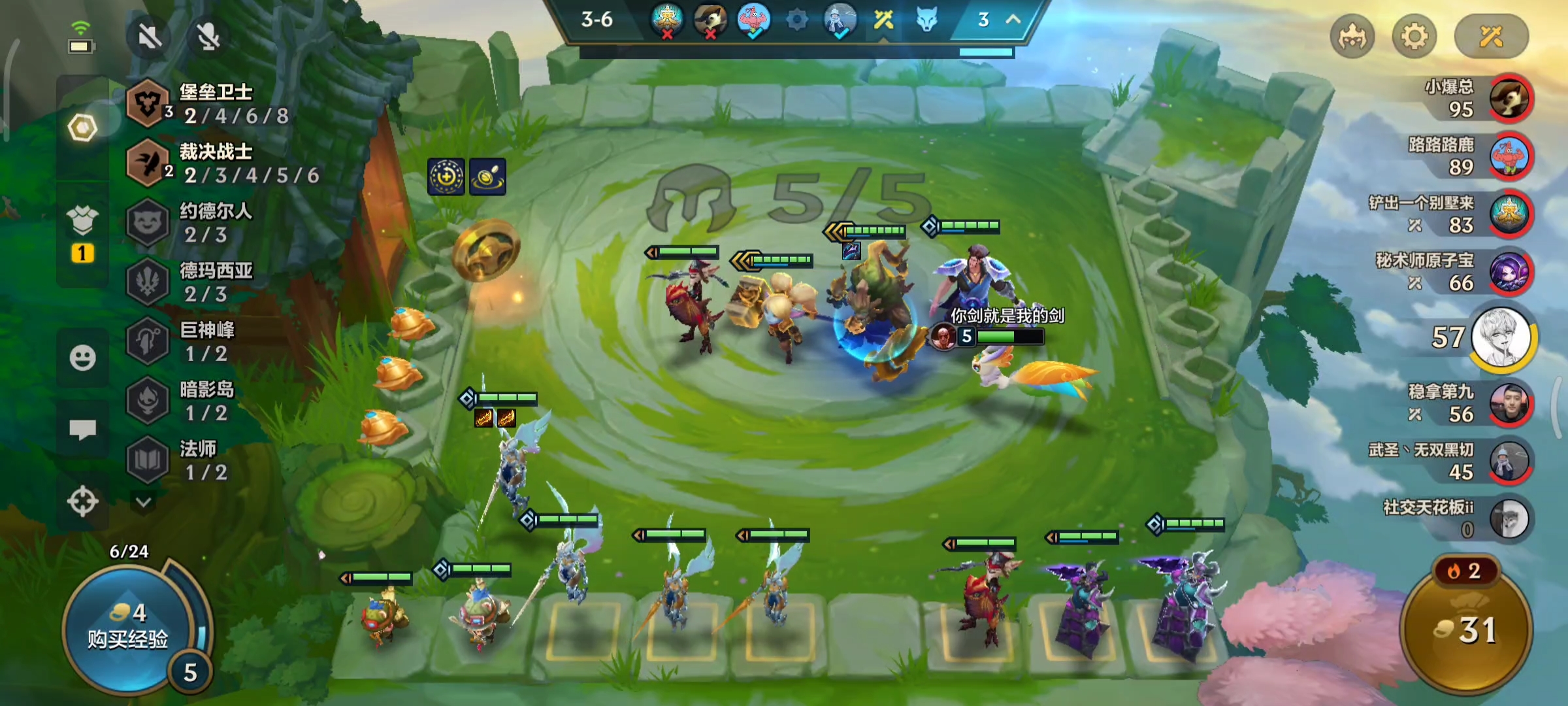View player 小爆总's board
The width and height of the screenshot is (1568, 706).
(x=1509, y=98)
